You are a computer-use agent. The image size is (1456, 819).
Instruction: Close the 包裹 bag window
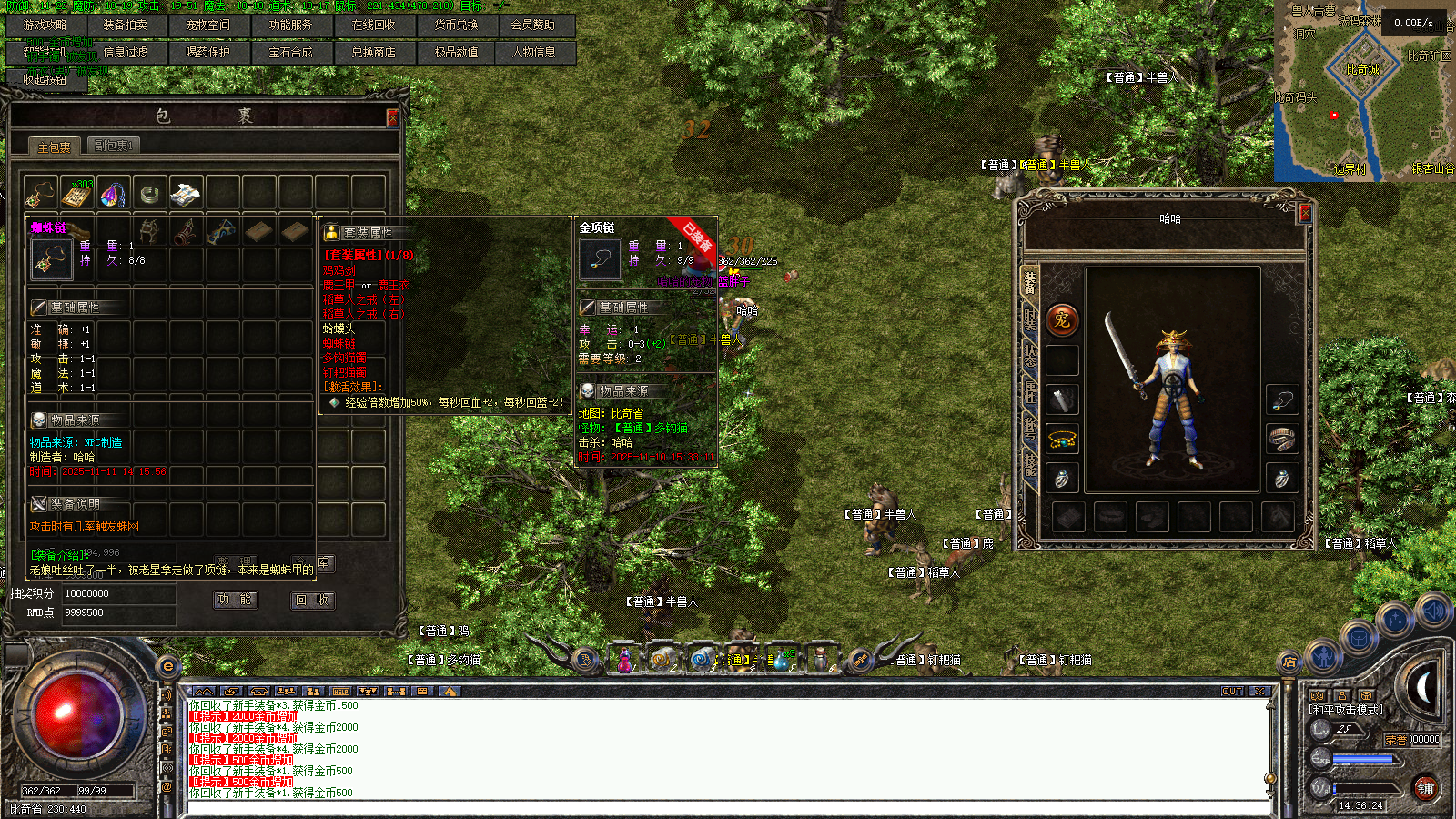click(x=392, y=117)
